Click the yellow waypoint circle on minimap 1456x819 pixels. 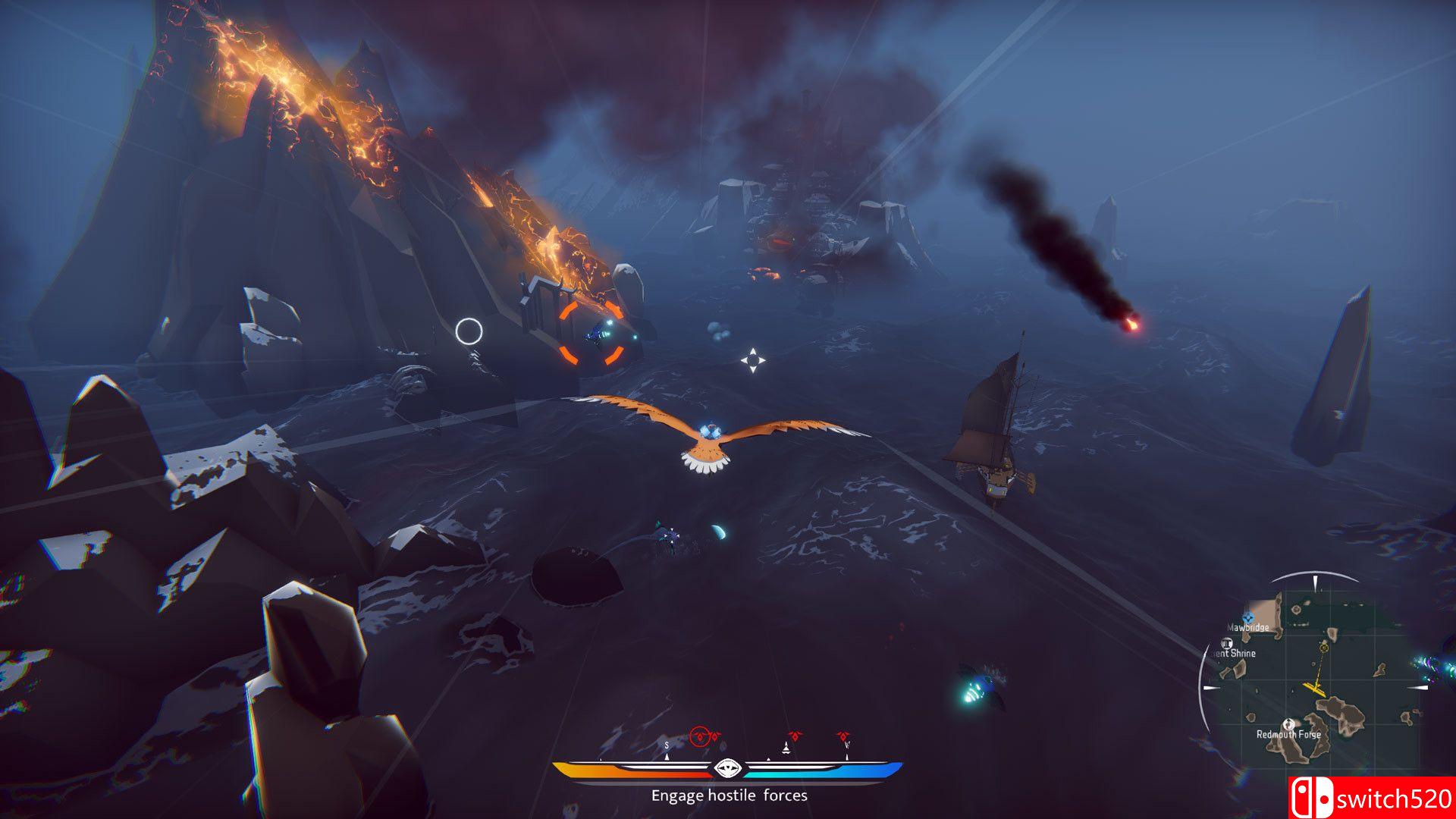point(1324,647)
